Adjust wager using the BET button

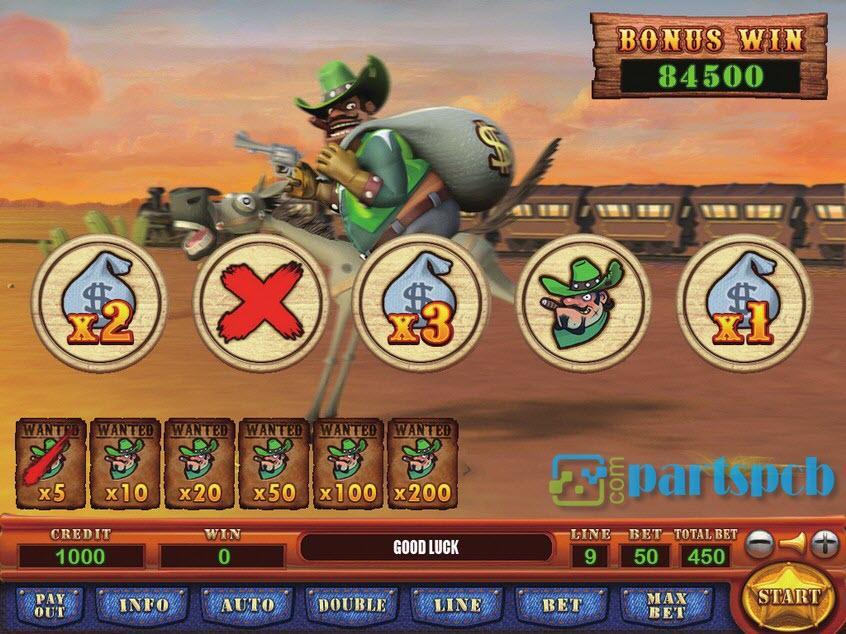click(561, 605)
